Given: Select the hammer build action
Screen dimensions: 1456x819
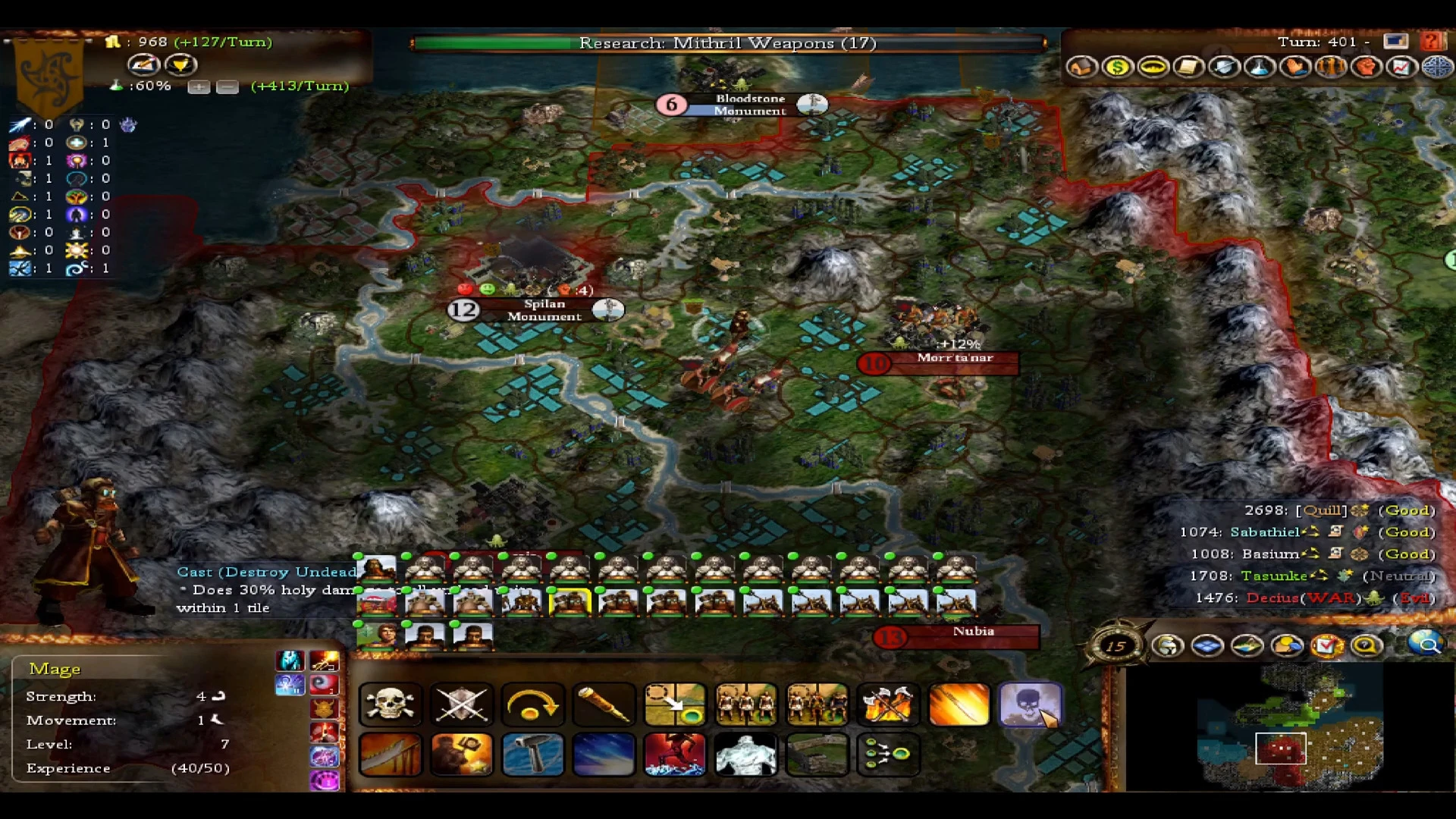Looking at the screenshot, I should click(x=533, y=755).
